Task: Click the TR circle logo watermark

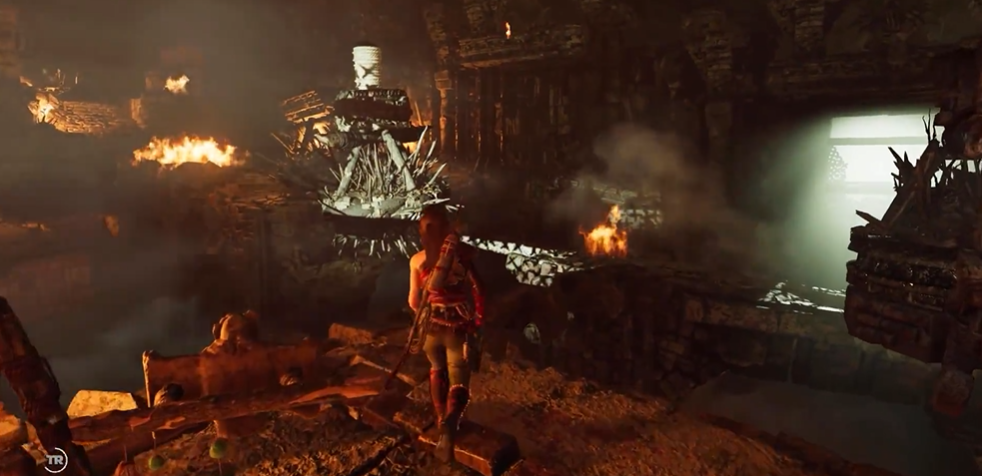Action: point(55,459)
